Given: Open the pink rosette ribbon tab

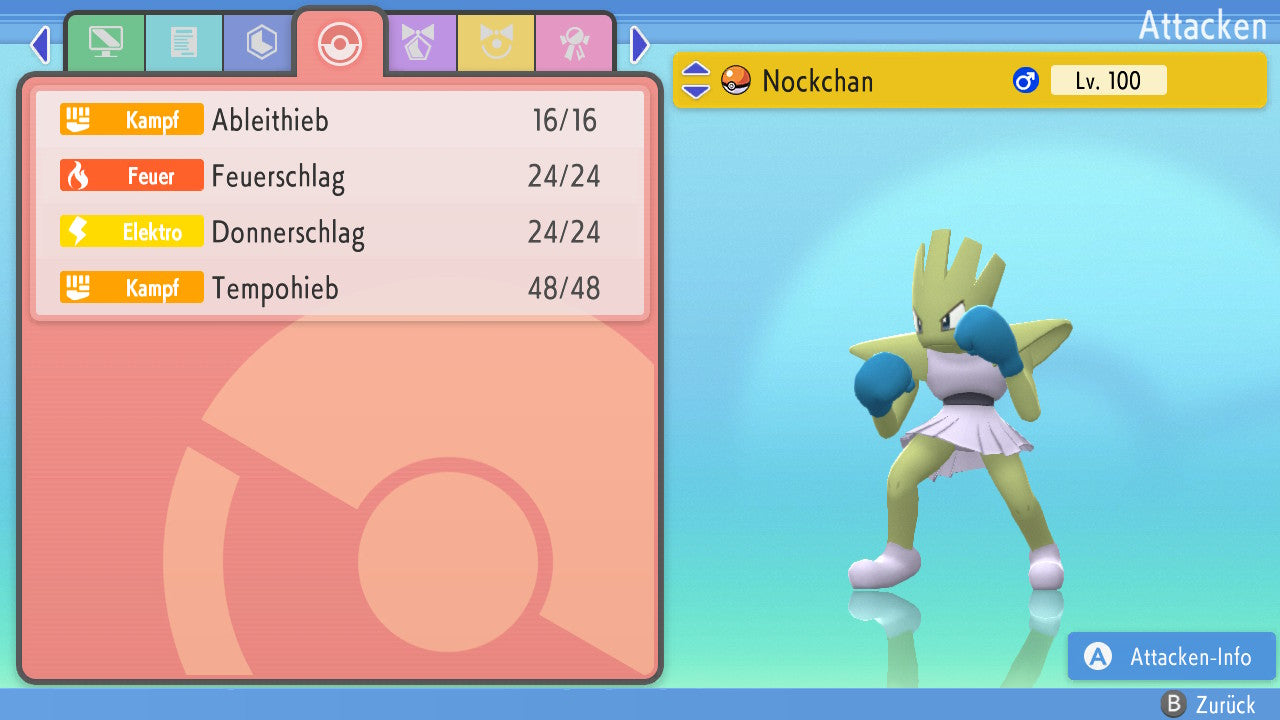Looking at the screenshot, I should click(573, 43).
